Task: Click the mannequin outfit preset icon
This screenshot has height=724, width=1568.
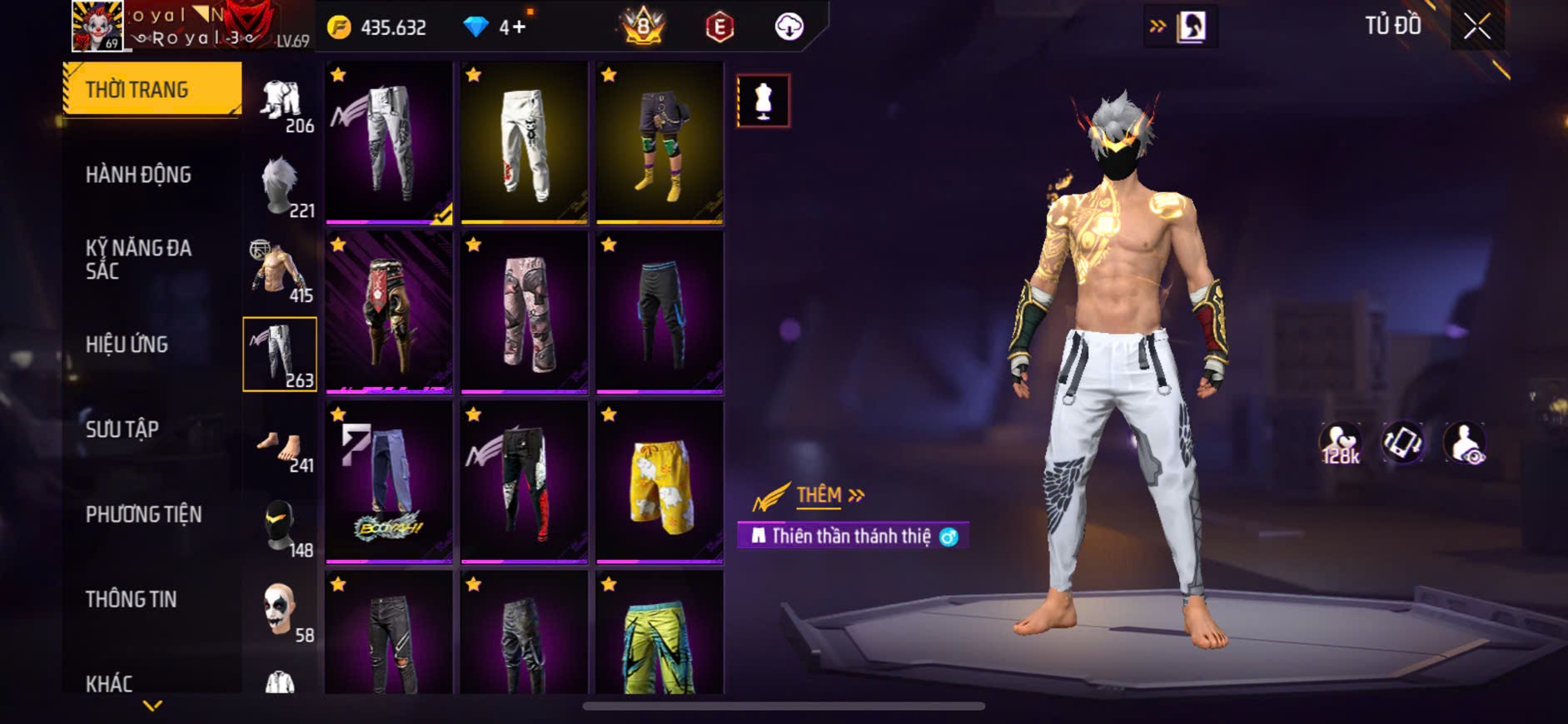Action: [763, 101]
